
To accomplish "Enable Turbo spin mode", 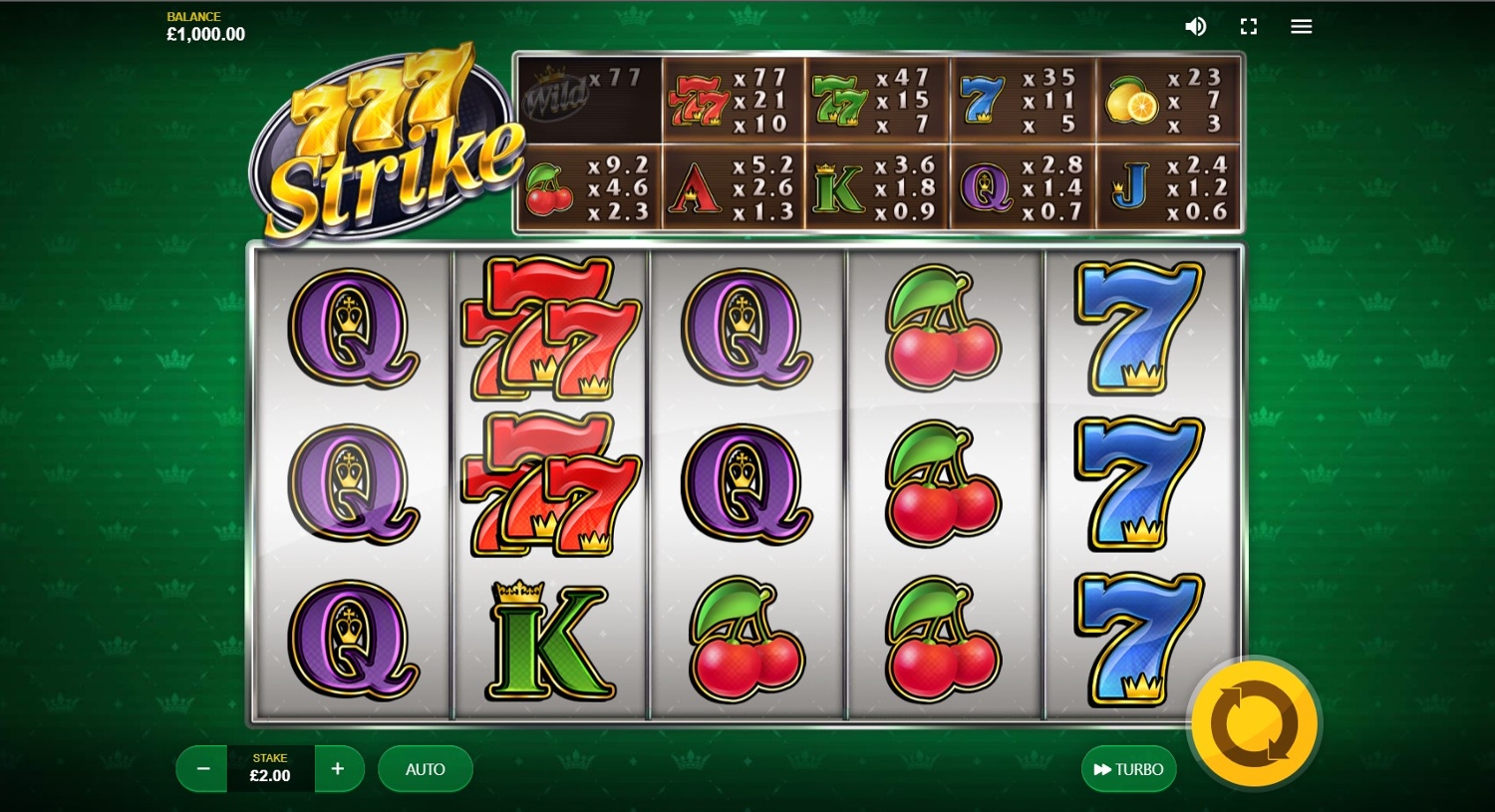I will 1128,769.
